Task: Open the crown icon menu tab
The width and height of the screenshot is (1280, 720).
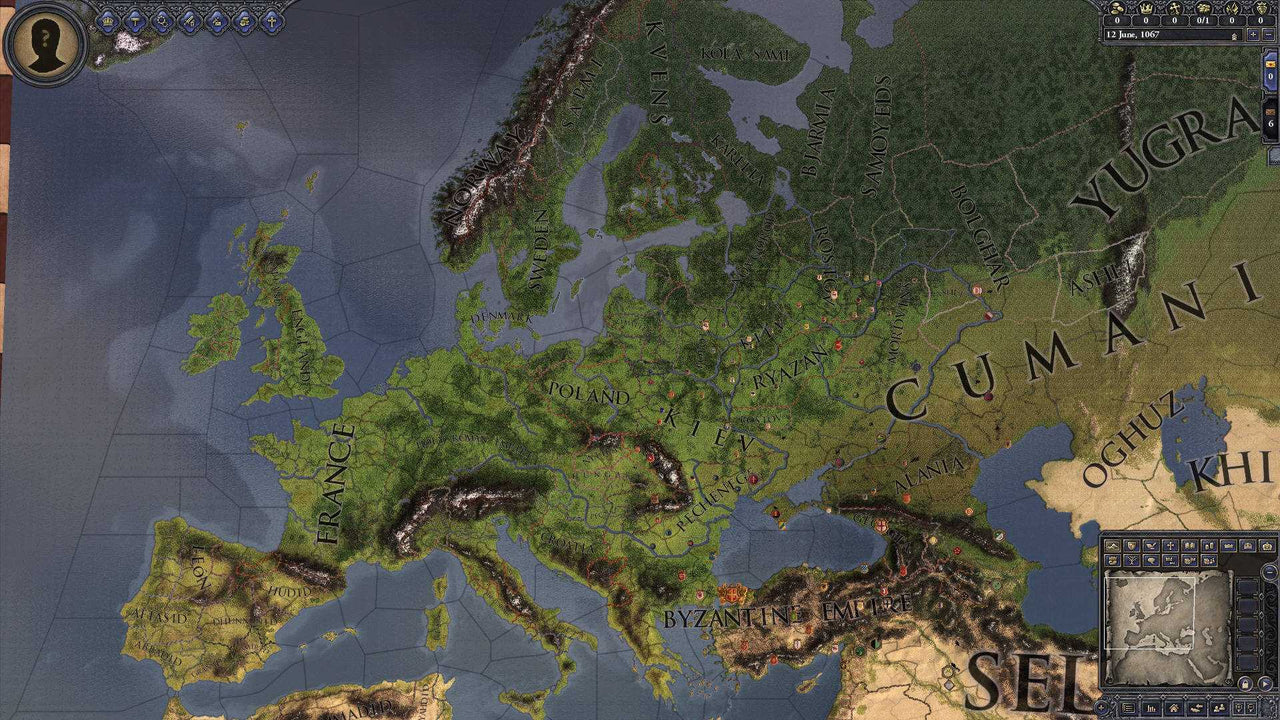Action: 108,18
